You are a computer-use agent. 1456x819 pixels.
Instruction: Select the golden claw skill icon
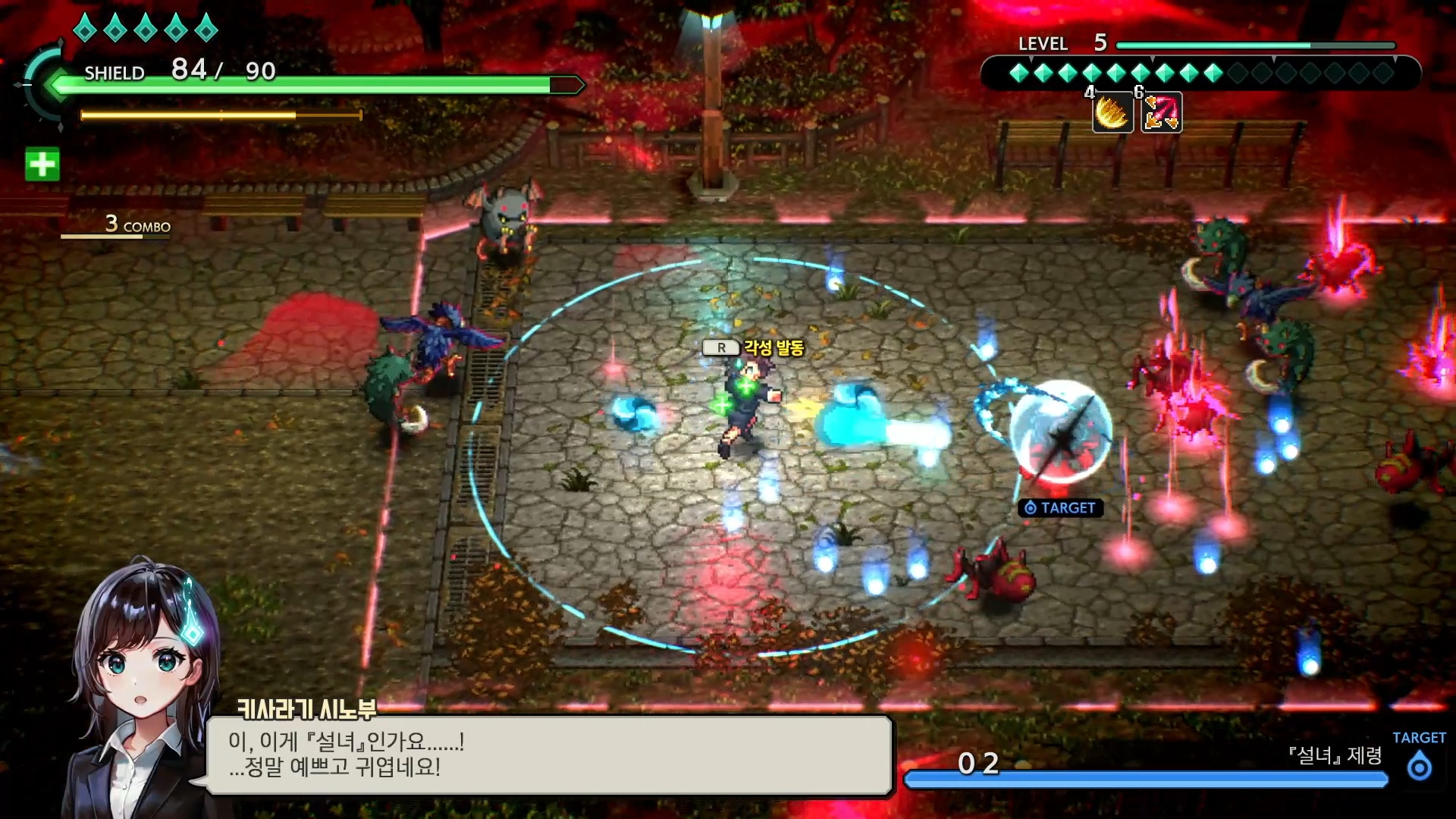pos(1112,113)
